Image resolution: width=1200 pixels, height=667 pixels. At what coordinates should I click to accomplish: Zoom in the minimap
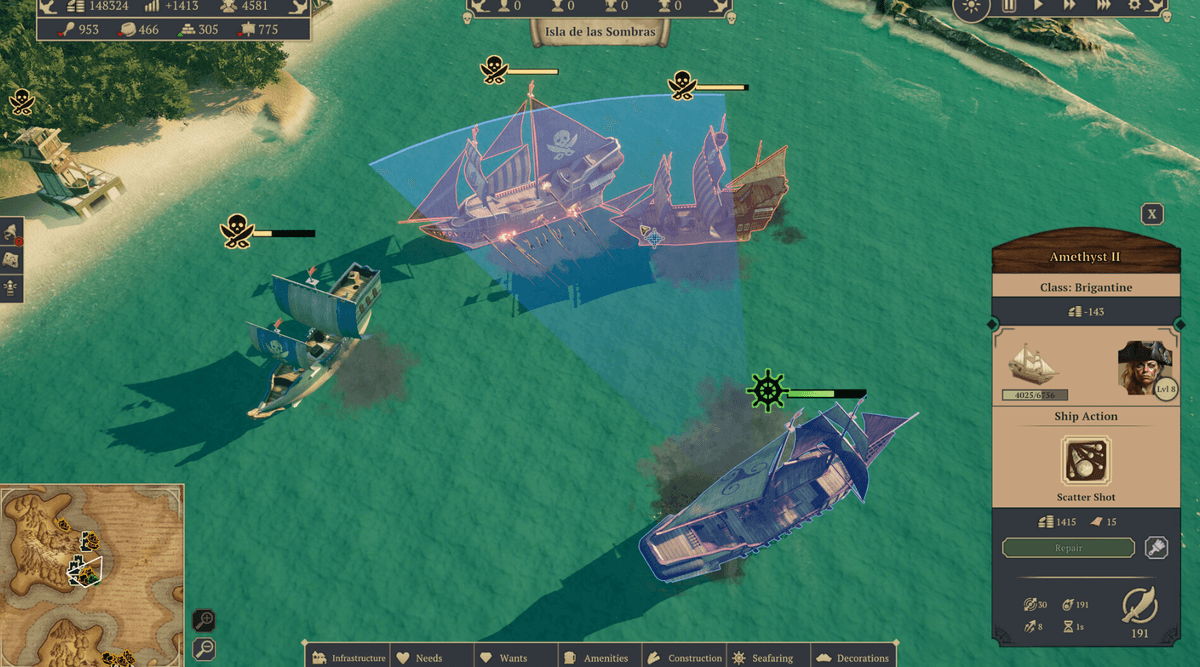[203, 621]
